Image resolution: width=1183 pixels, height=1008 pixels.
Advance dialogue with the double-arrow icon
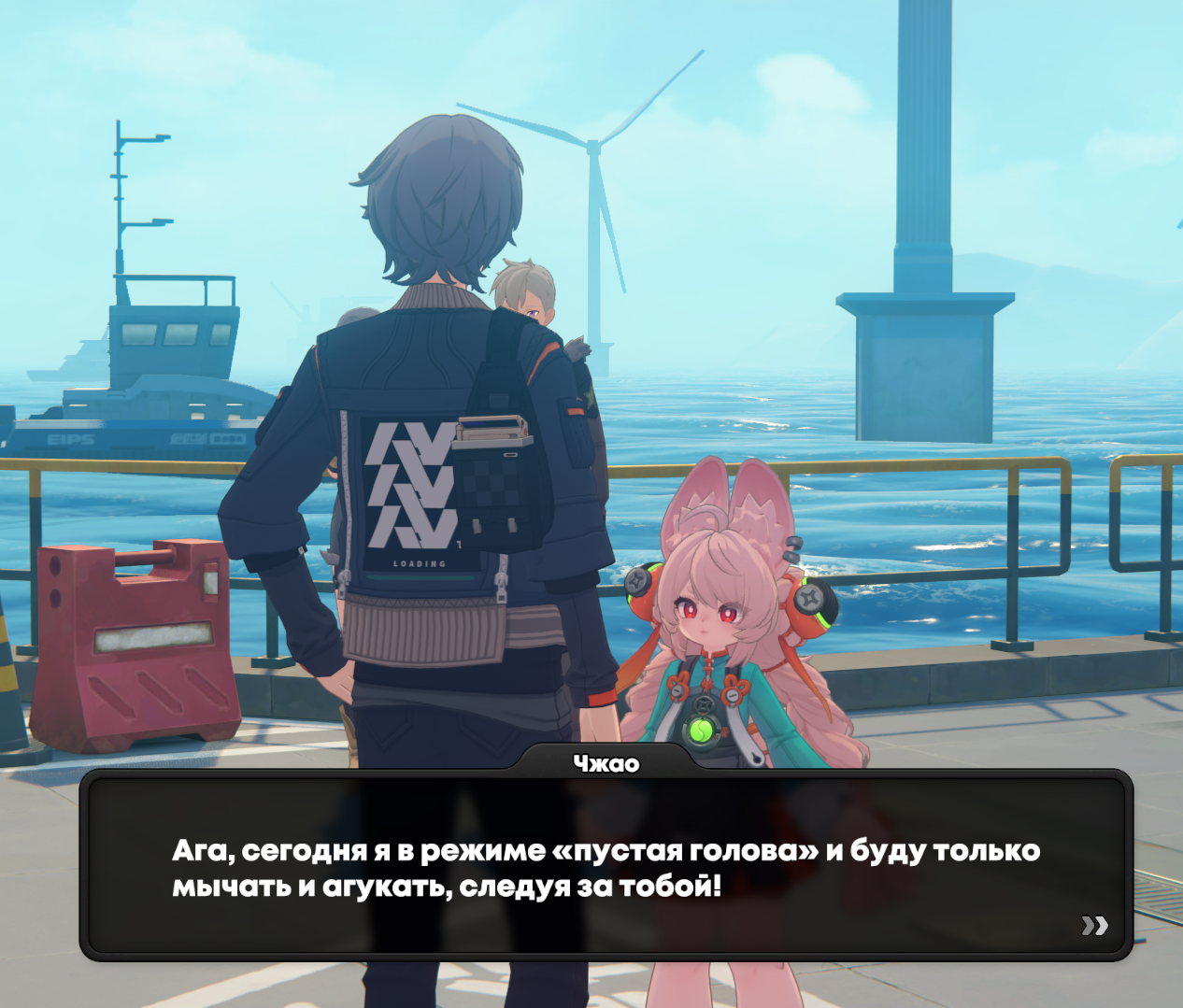point(1094,925)
